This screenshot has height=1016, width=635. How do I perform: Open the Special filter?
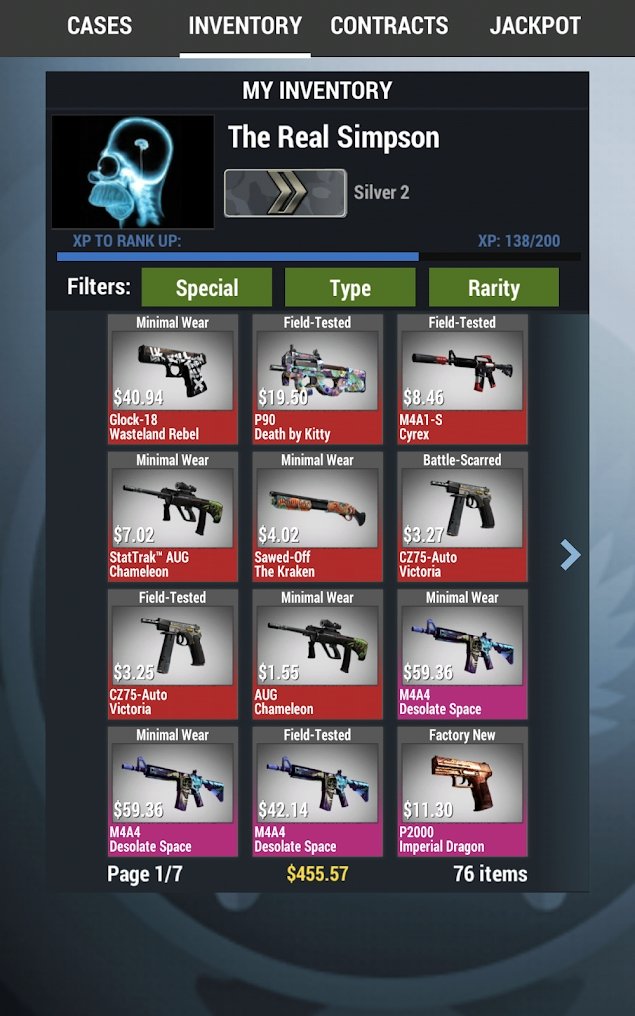pyautogui.click(x=207, y=288)
